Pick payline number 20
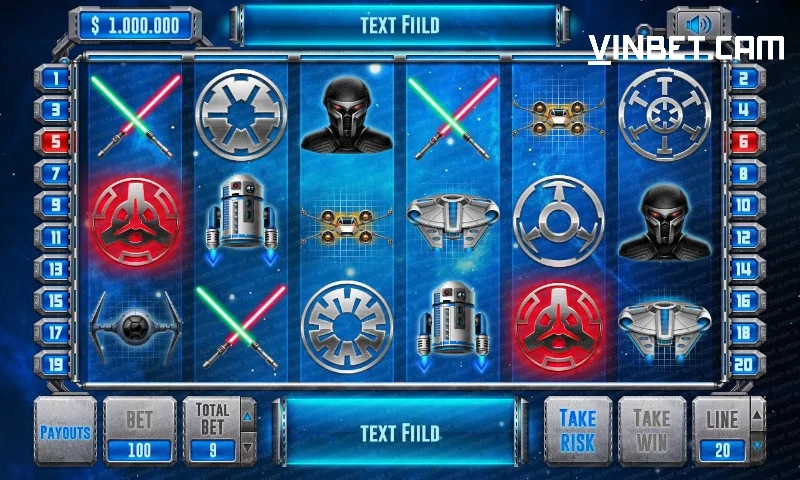 tap(743, 364)
